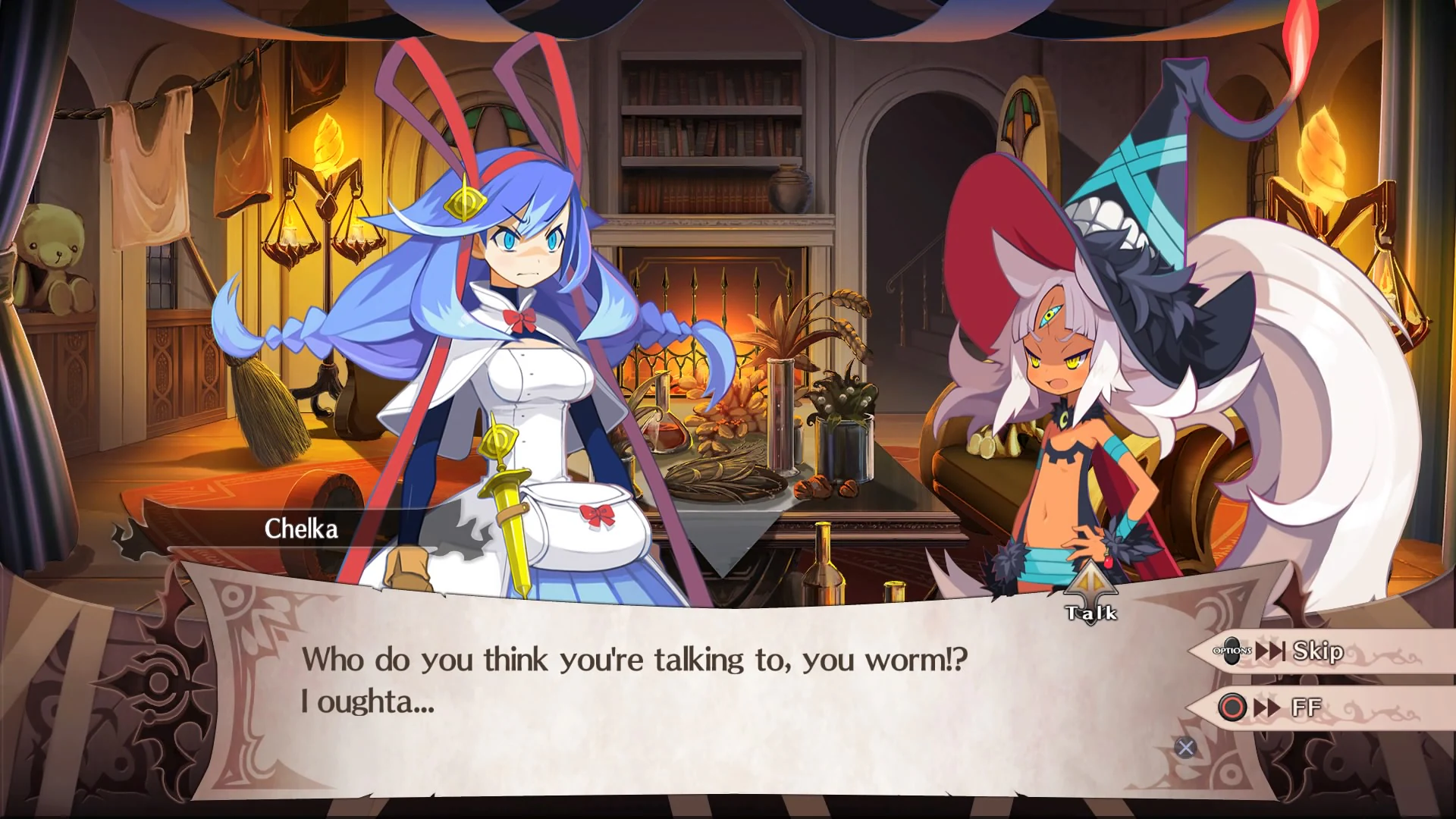Enable FF fast-forward mode
This screenshot has width=1456, height=819.
point(1311,706)
